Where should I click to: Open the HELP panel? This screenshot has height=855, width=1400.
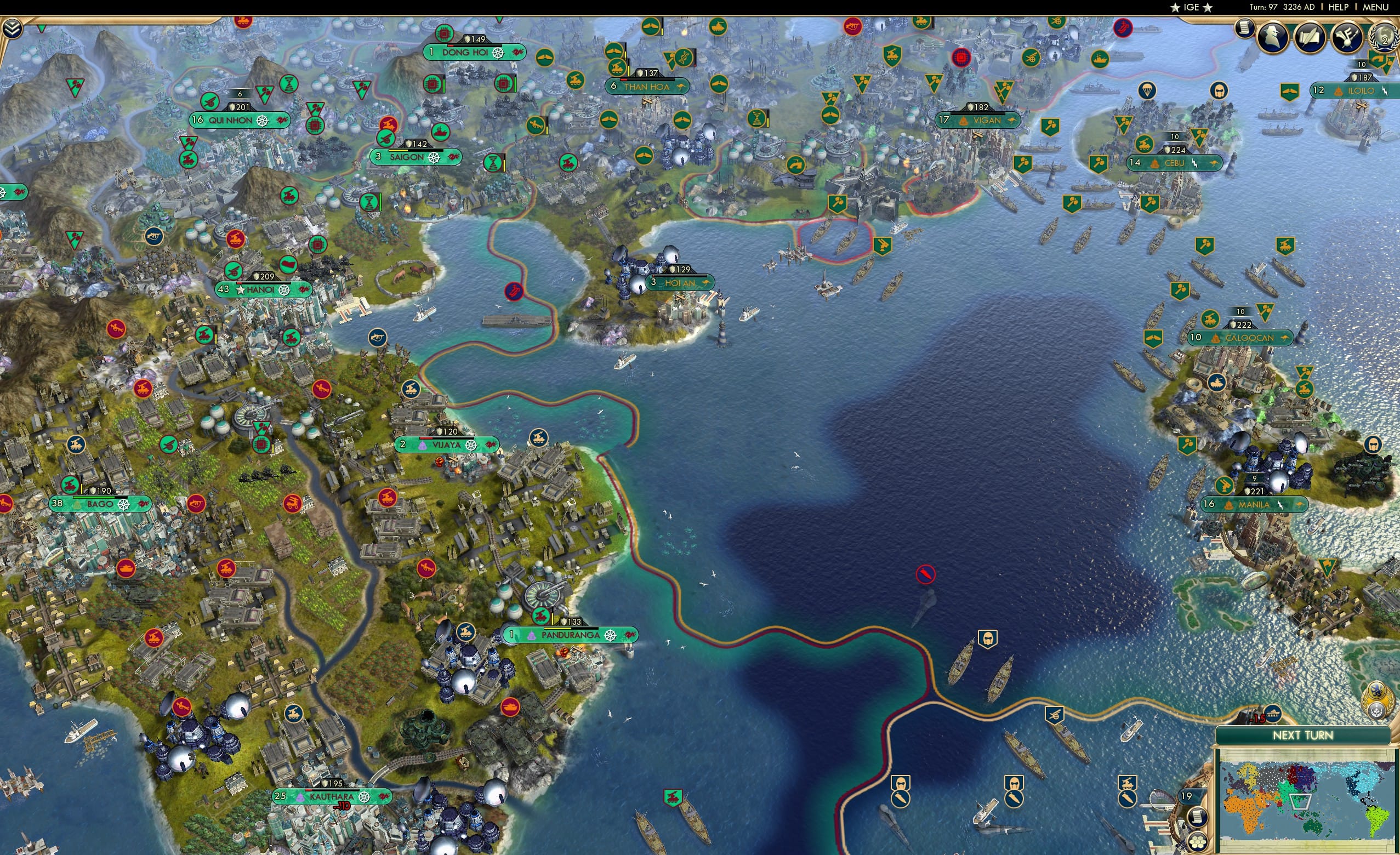point(1339,7)
